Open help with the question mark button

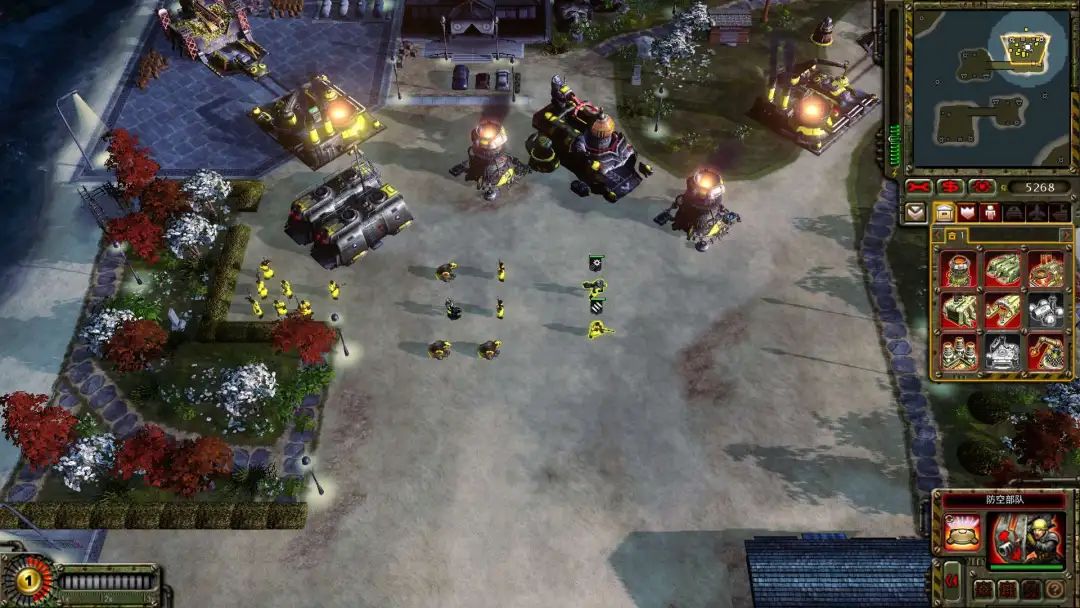coord(1053,589)
